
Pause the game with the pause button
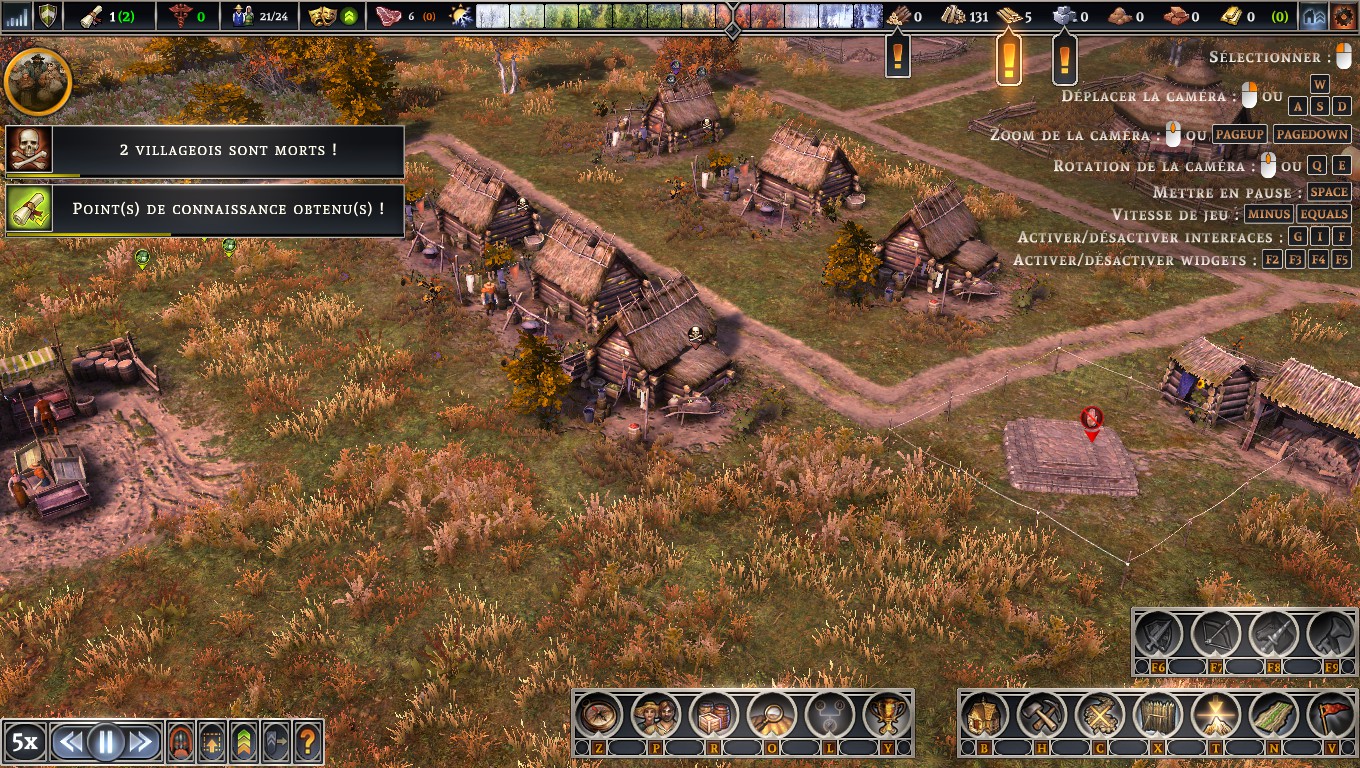105,741
